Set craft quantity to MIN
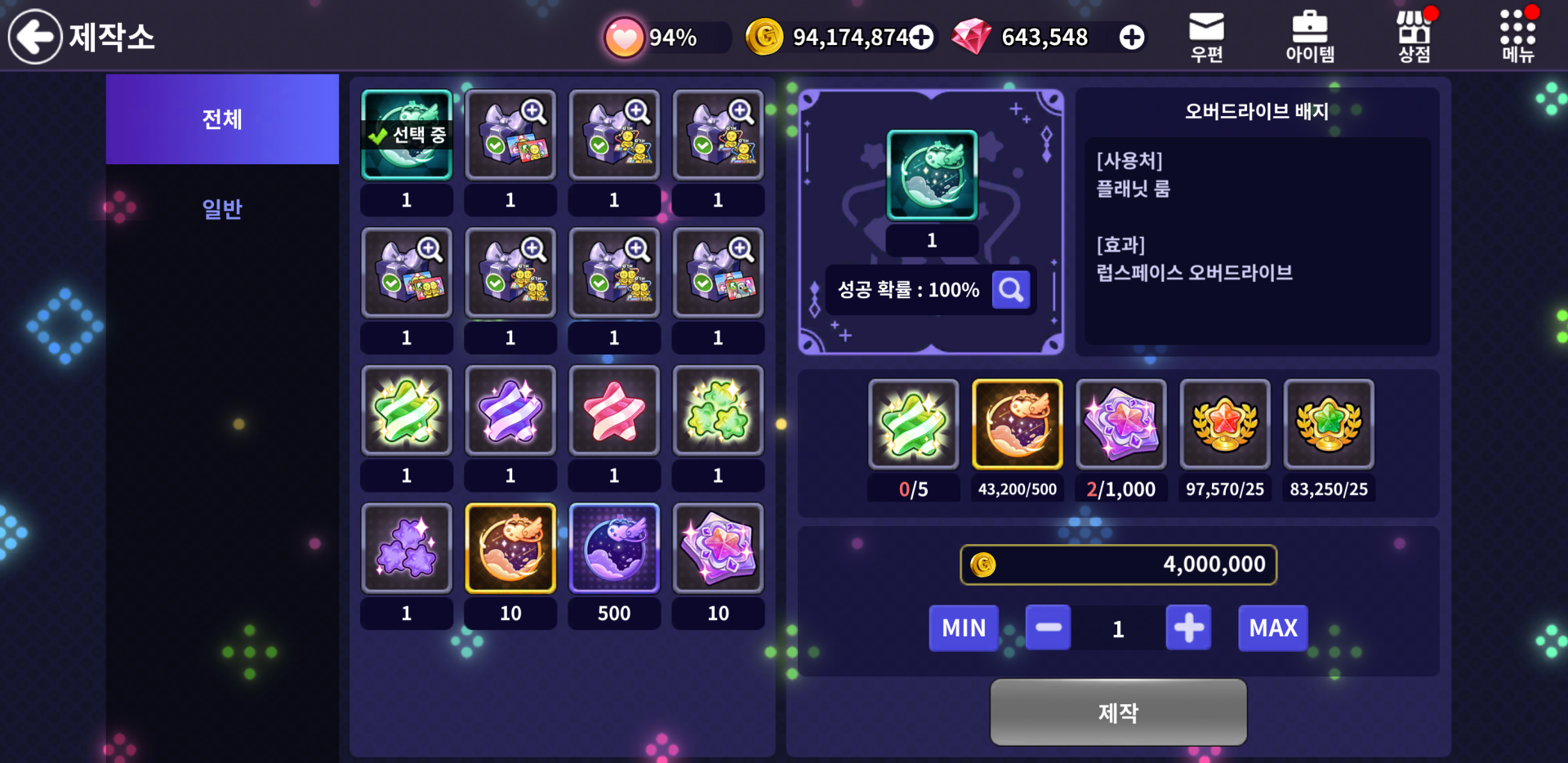1568x763 pixels. point(964,628)
